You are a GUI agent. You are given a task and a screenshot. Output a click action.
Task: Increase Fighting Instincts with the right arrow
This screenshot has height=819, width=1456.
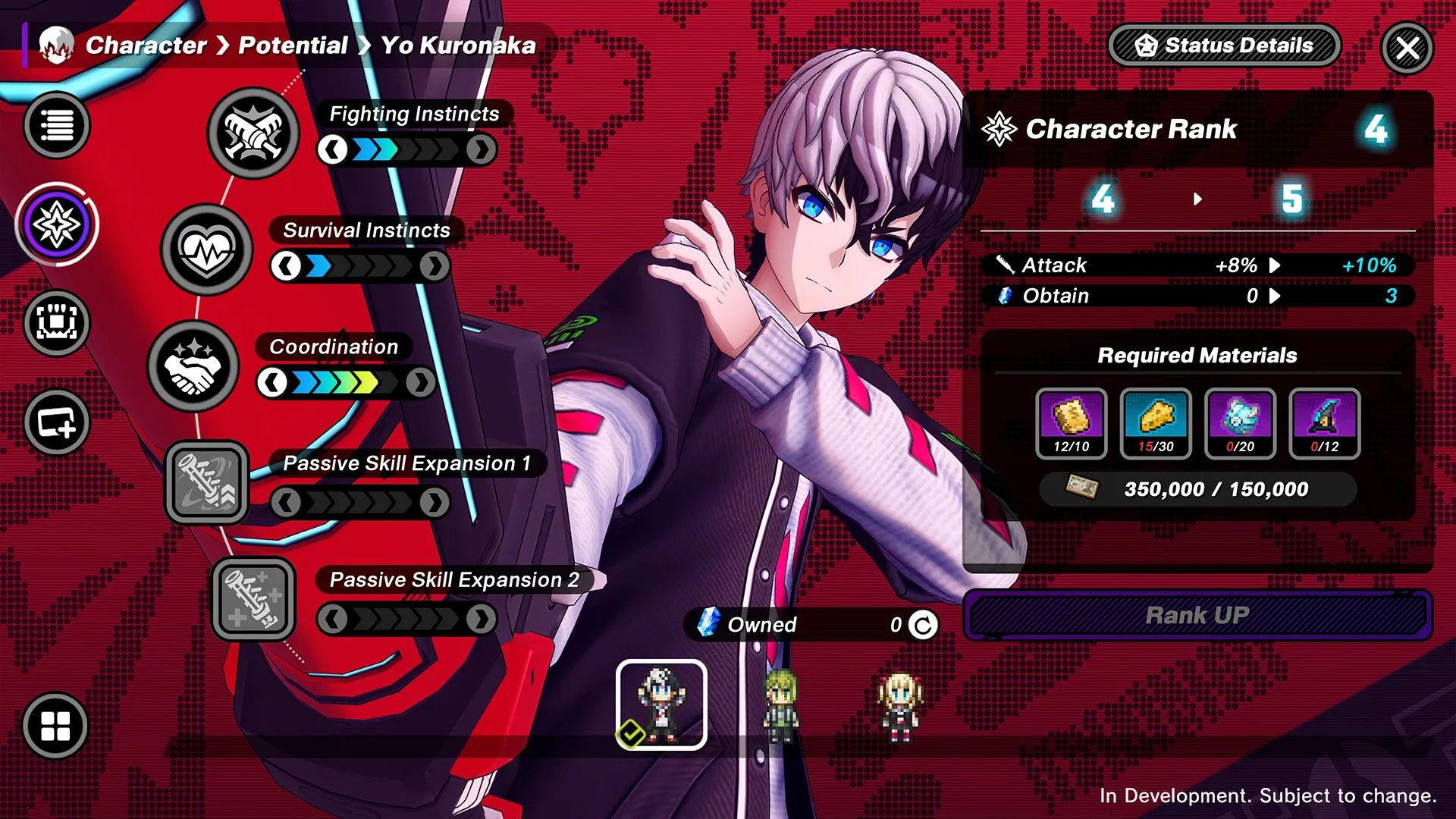pos(481,150)
